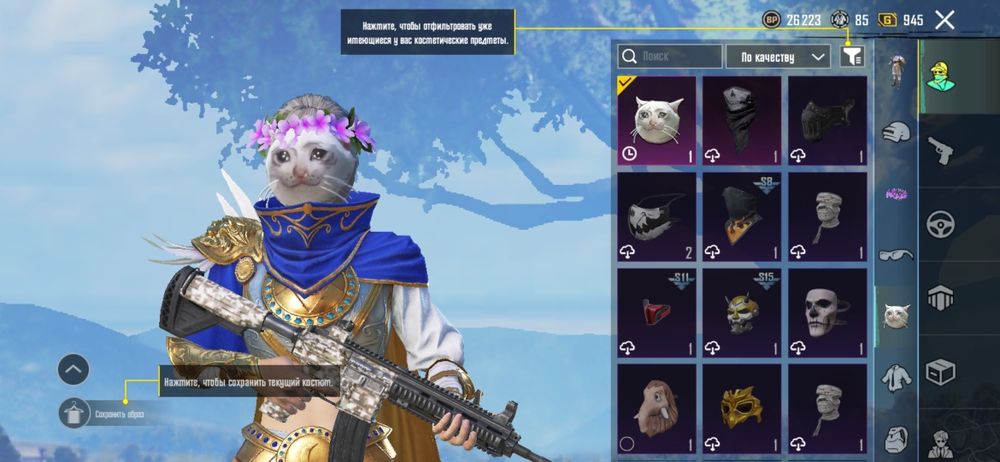Close the wardrobe with the X button
1000x462 pixels.
(x=944, y=19)
